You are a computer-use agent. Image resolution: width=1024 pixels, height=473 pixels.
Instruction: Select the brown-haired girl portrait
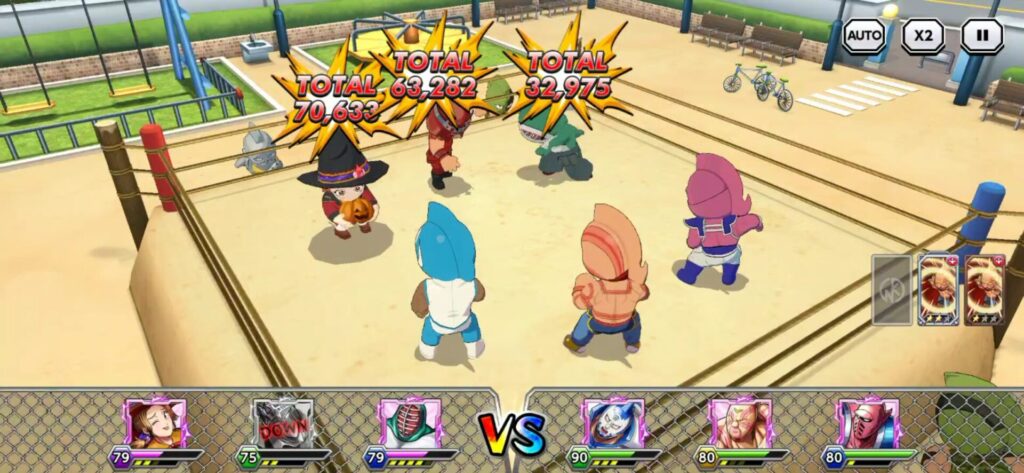(x=156, y=423)
